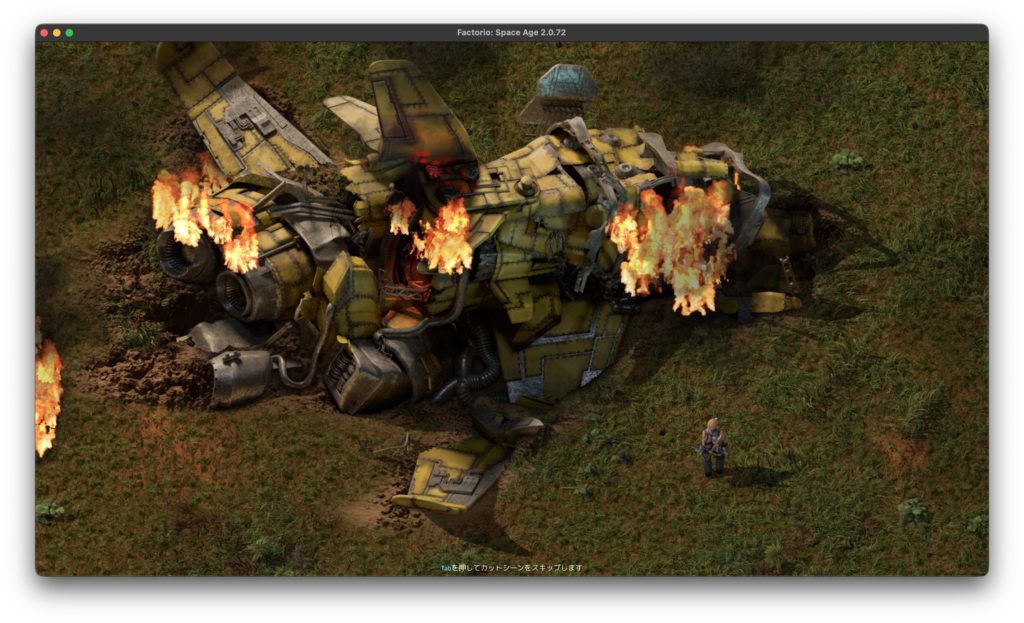
Task: Close the Factorio window with the red button
Action: tap(44, 33)
